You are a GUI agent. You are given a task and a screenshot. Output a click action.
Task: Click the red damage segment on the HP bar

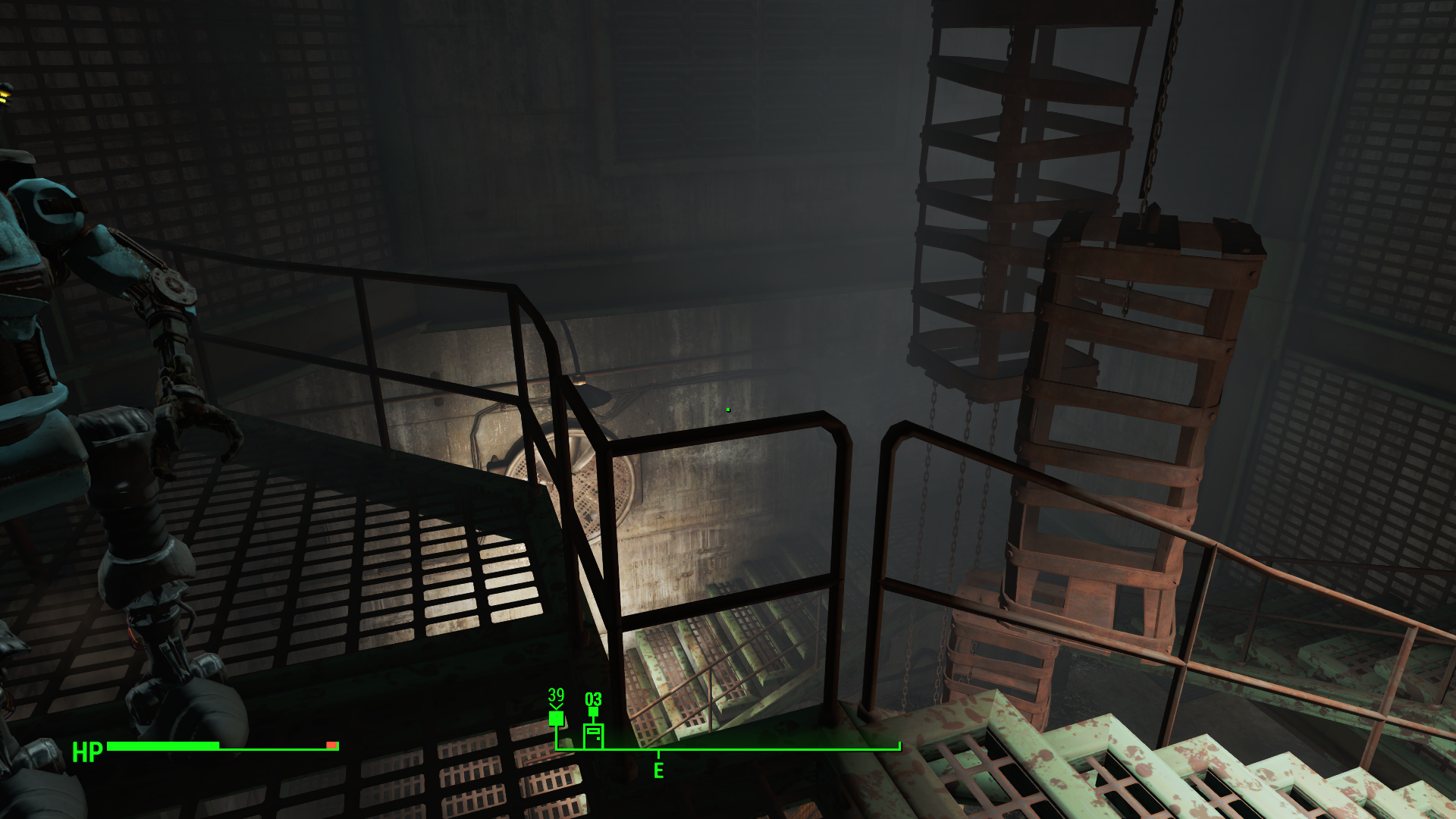[x=330, y=745]
